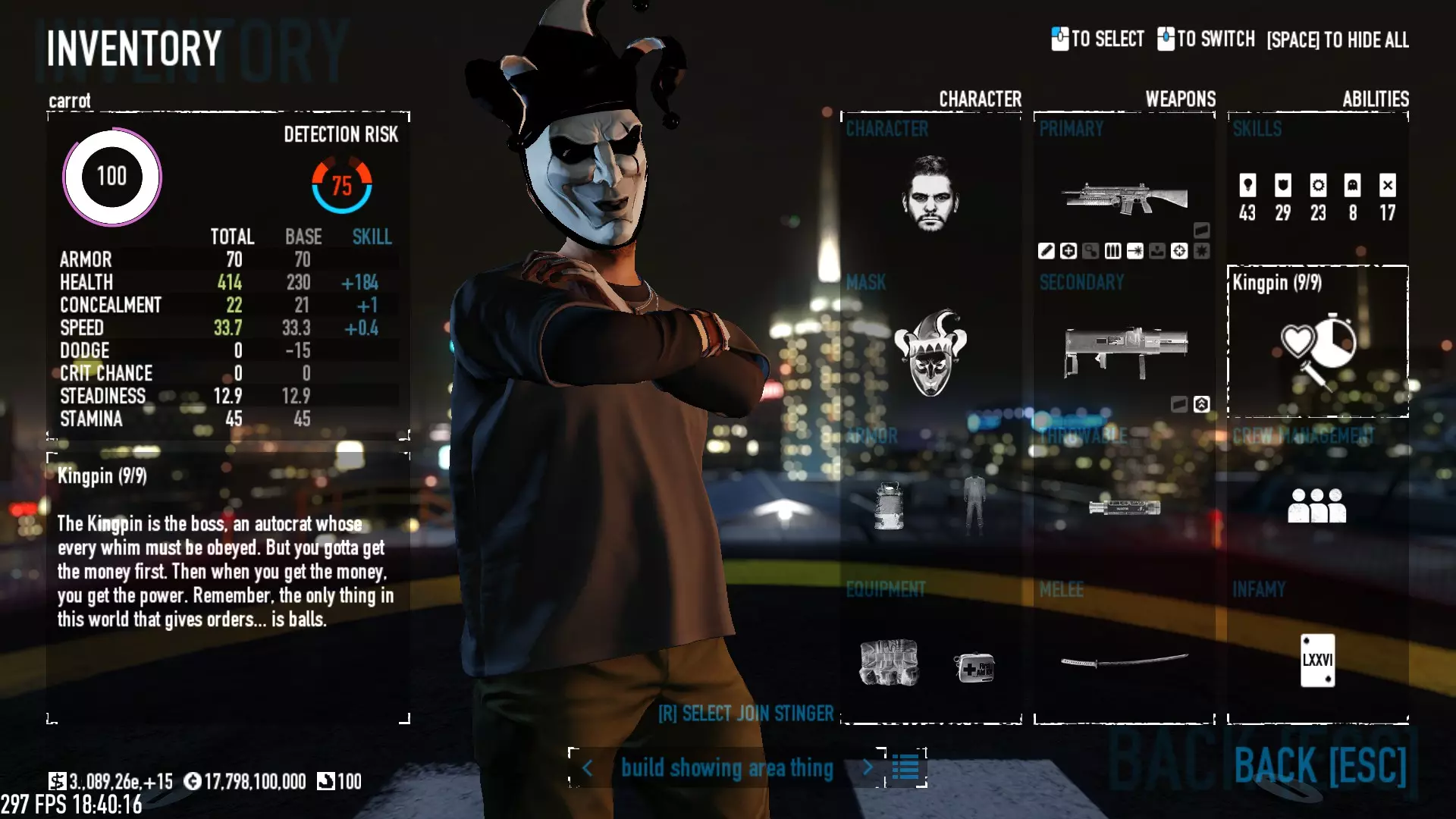The height and width of the screenshot is (819, 1456).
Task: Select the secondary weapon slot
Action: pyautogui.click(x=1125, y=350)
